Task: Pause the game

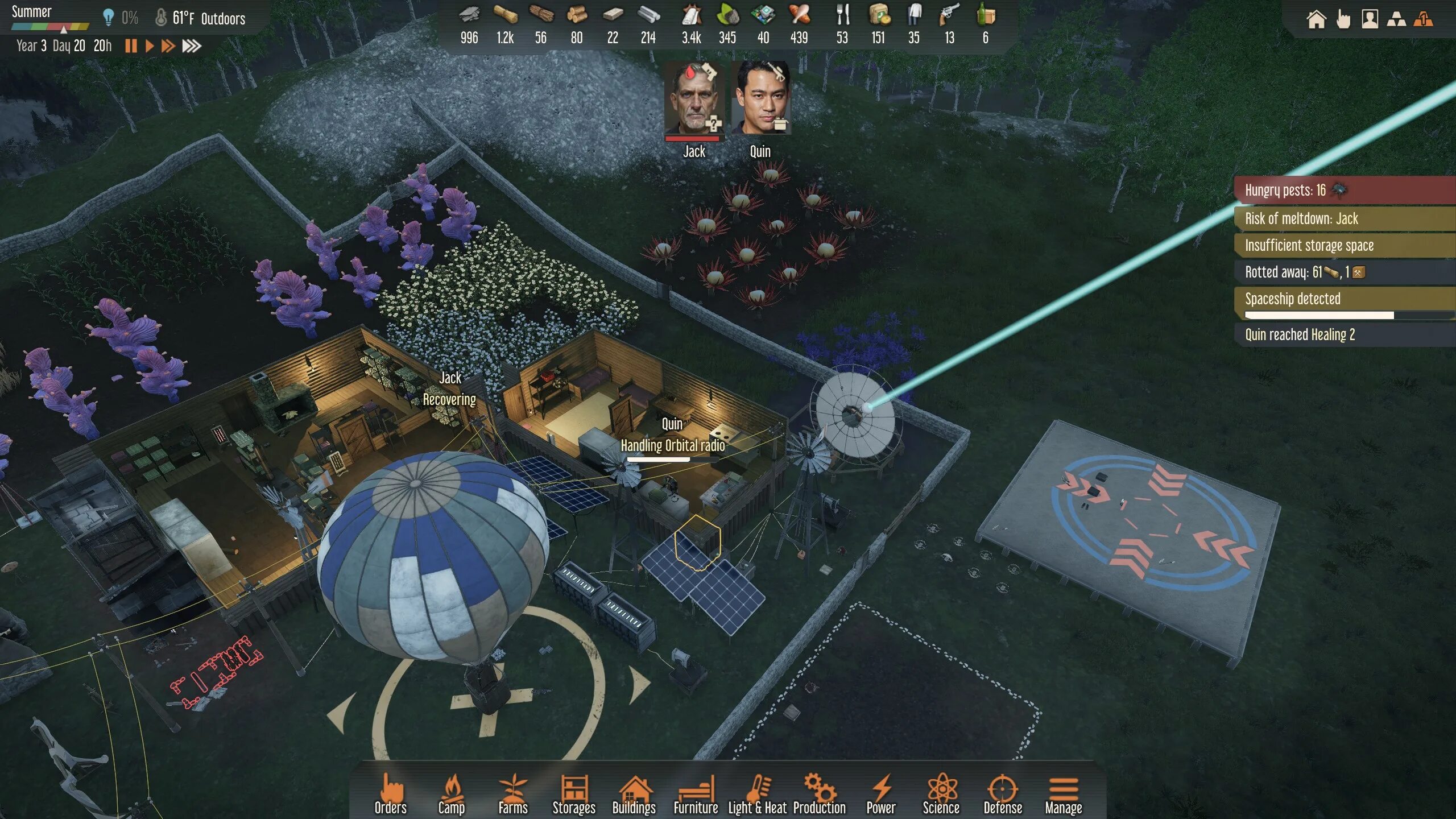Action: (131, 46)
